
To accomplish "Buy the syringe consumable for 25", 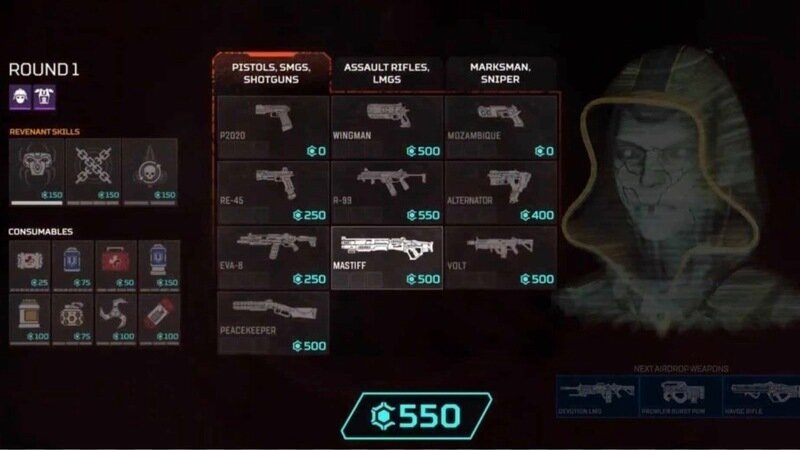I will pyautogui.click(x=30, y=264).
